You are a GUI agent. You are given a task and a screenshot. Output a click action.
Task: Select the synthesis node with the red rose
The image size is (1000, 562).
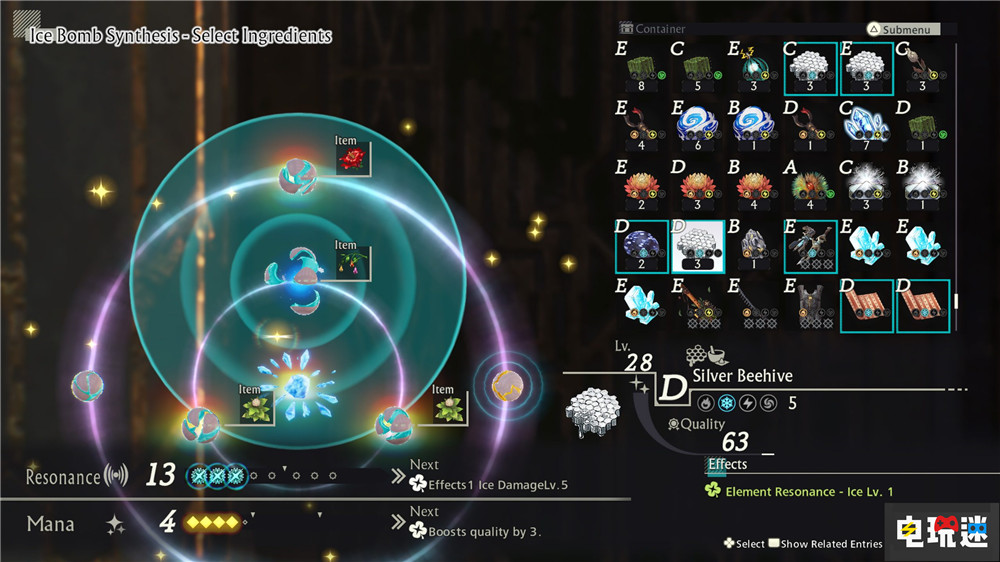(x=298, y=177)
